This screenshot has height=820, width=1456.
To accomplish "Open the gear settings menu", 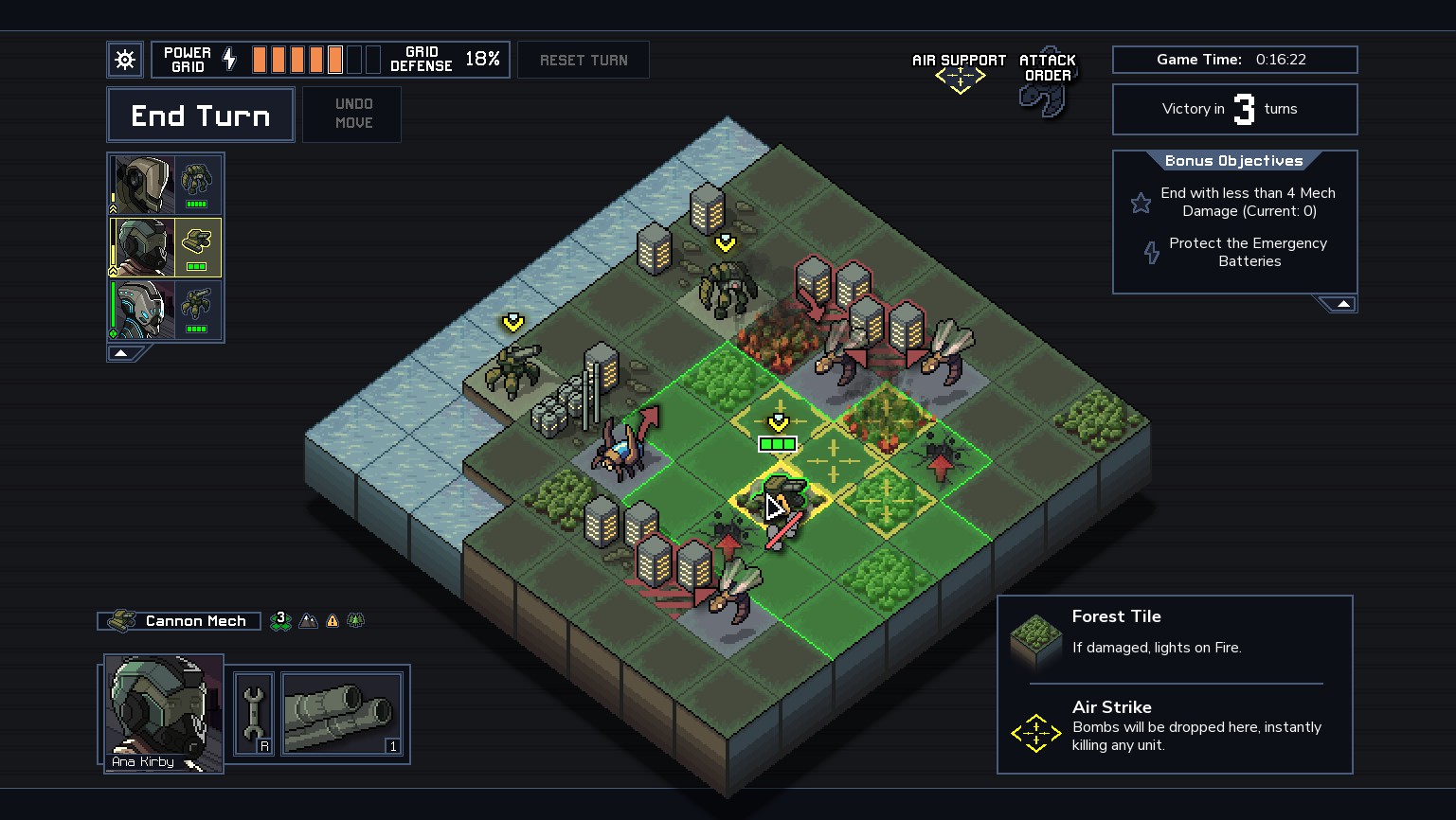I will 125,60.
